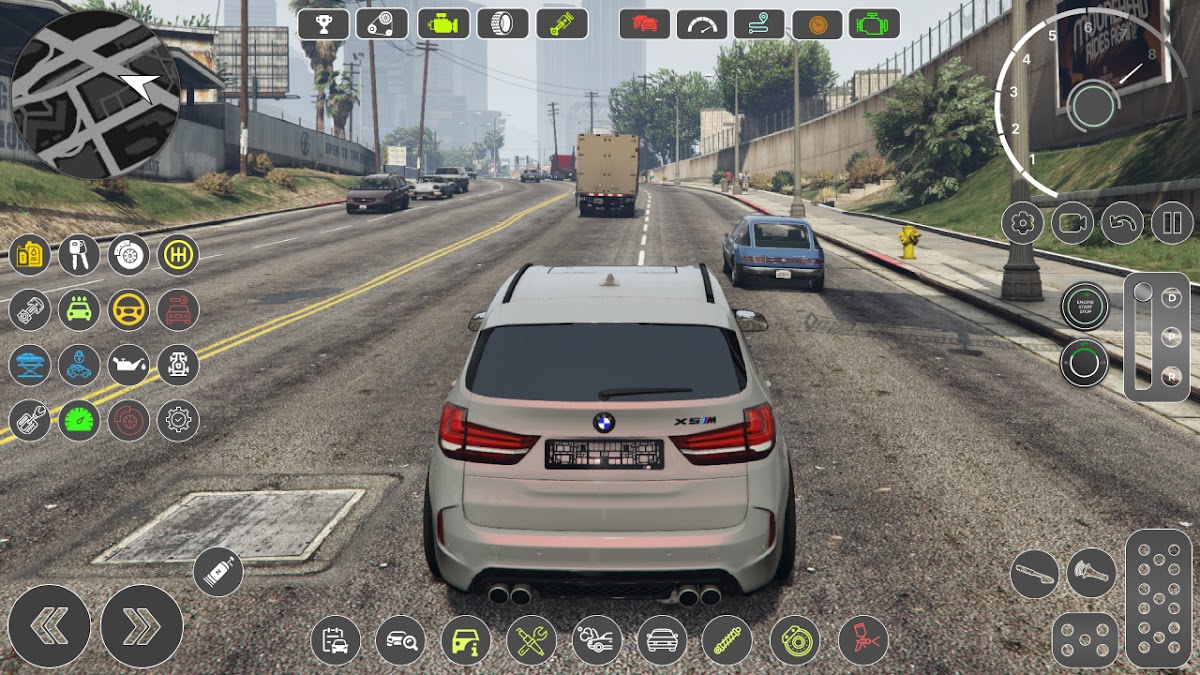Select the tire icon in top bar

tap(502, 23)
